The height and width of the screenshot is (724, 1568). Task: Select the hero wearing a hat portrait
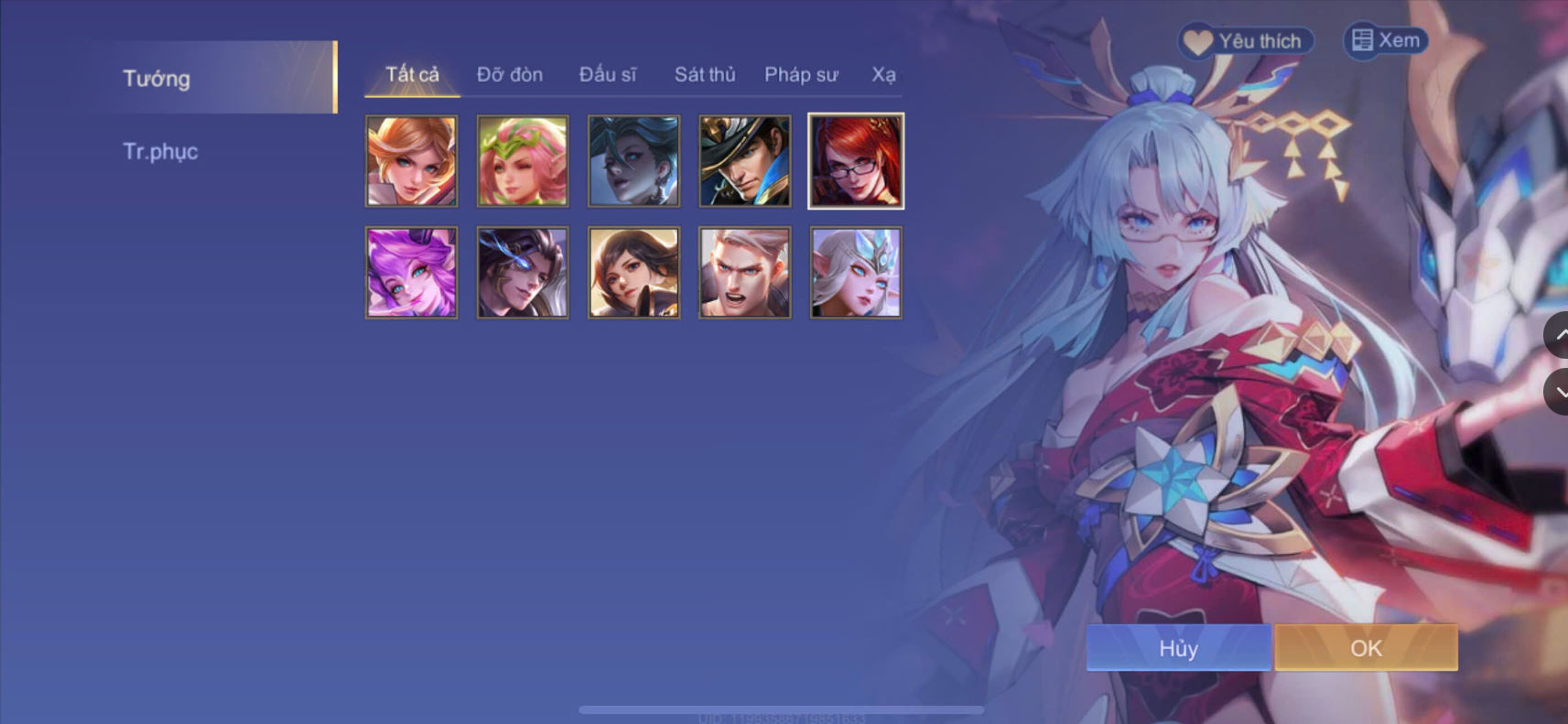coord(744,161)
